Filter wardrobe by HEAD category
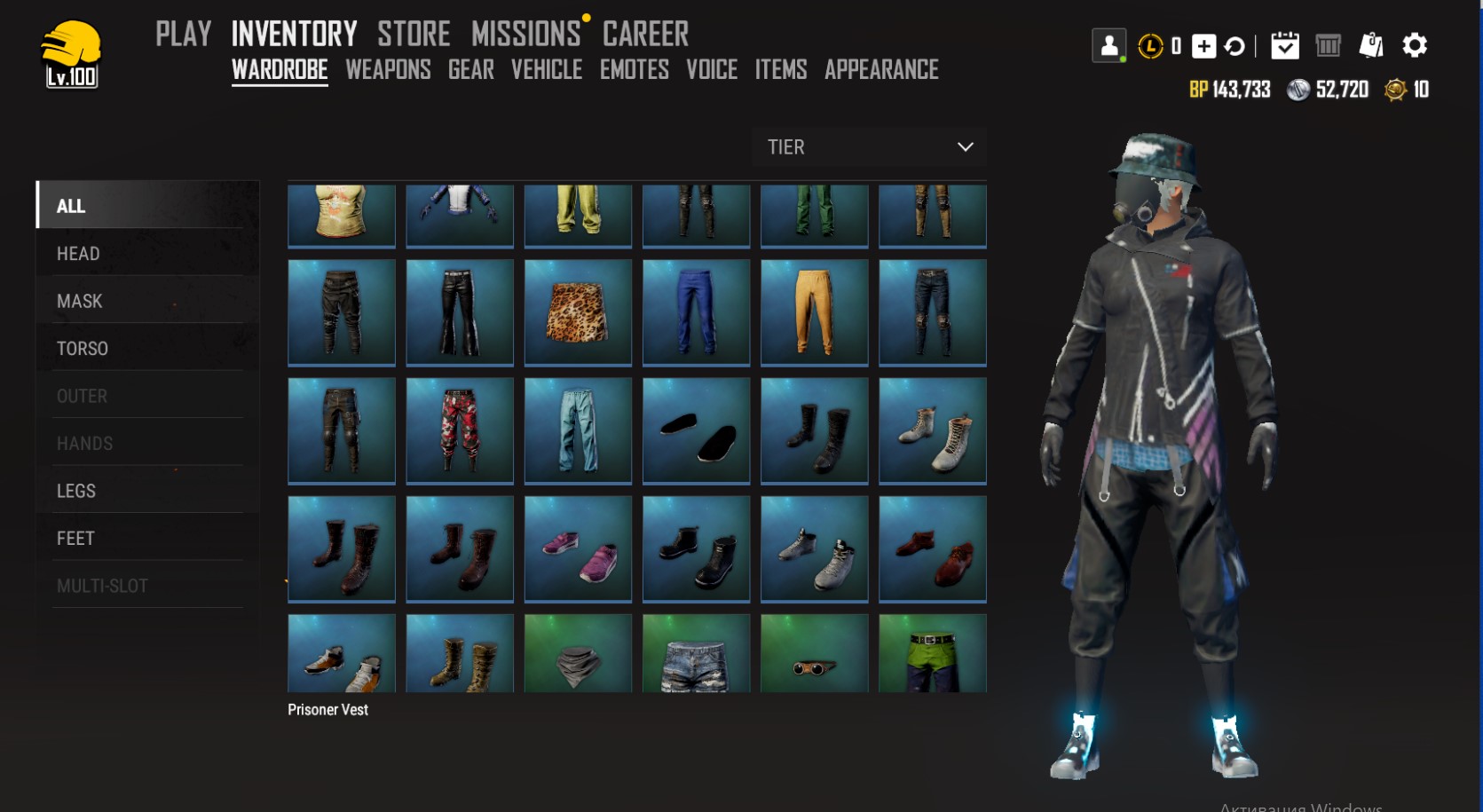The image size is (1483, 812). tap(78, 254)
